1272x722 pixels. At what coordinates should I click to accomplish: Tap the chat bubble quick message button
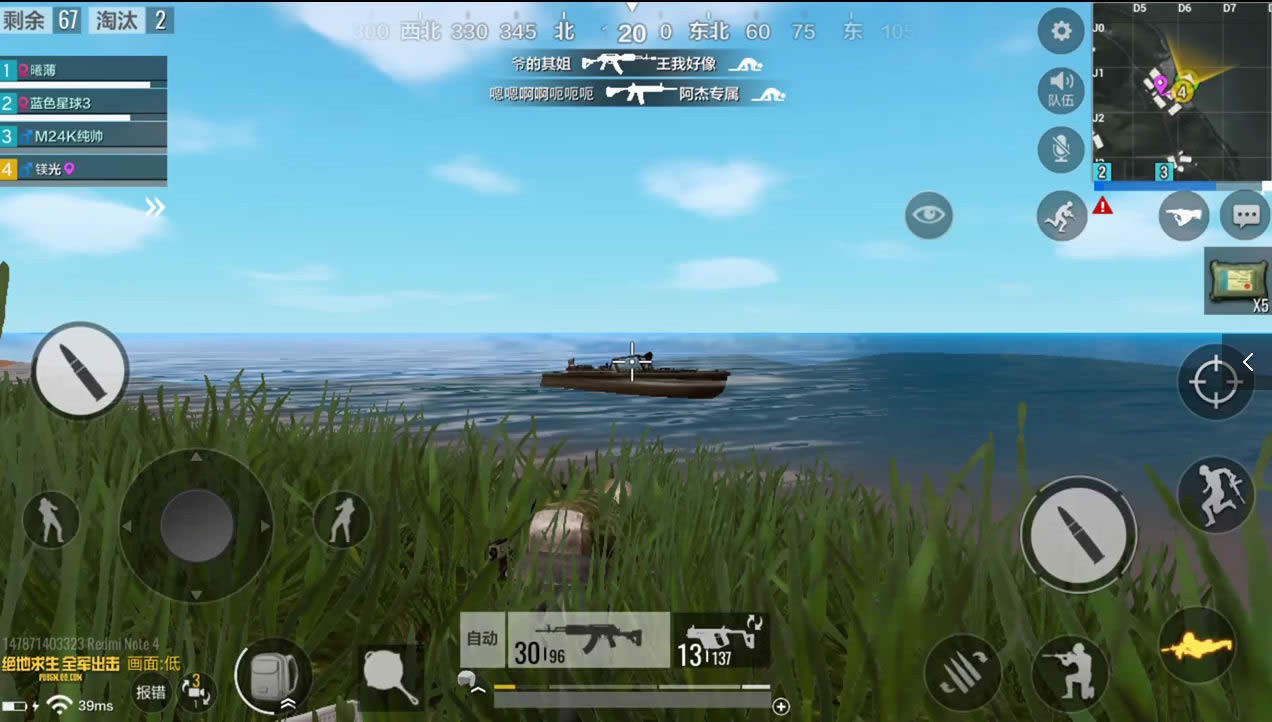pos(1245,215)
